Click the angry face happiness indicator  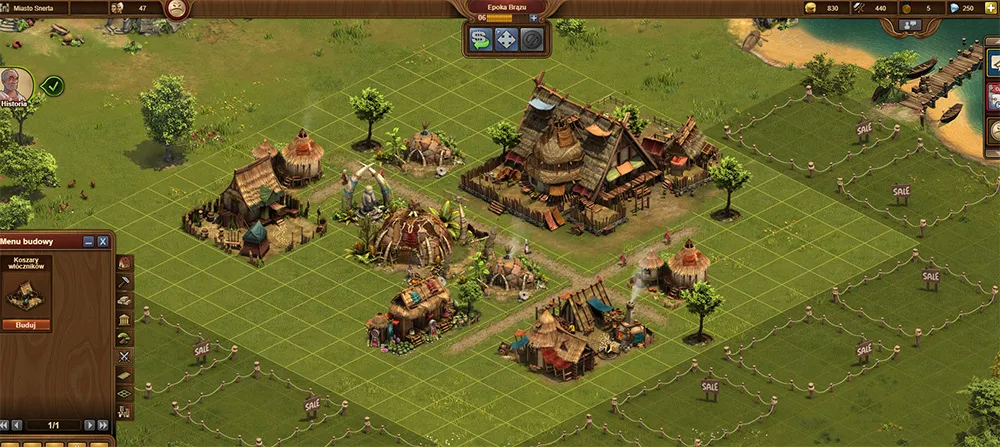[176, 9]
